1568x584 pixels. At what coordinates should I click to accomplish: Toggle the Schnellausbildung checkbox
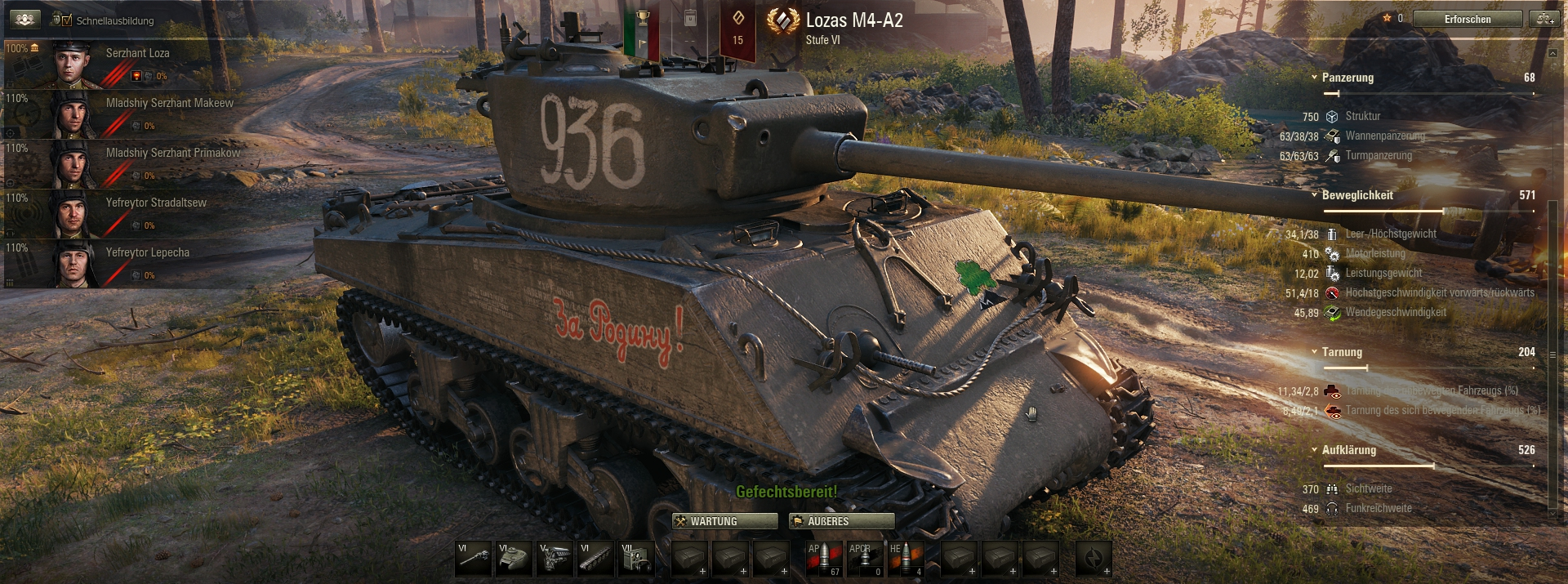pyautogui.click(x=67, y=20)
